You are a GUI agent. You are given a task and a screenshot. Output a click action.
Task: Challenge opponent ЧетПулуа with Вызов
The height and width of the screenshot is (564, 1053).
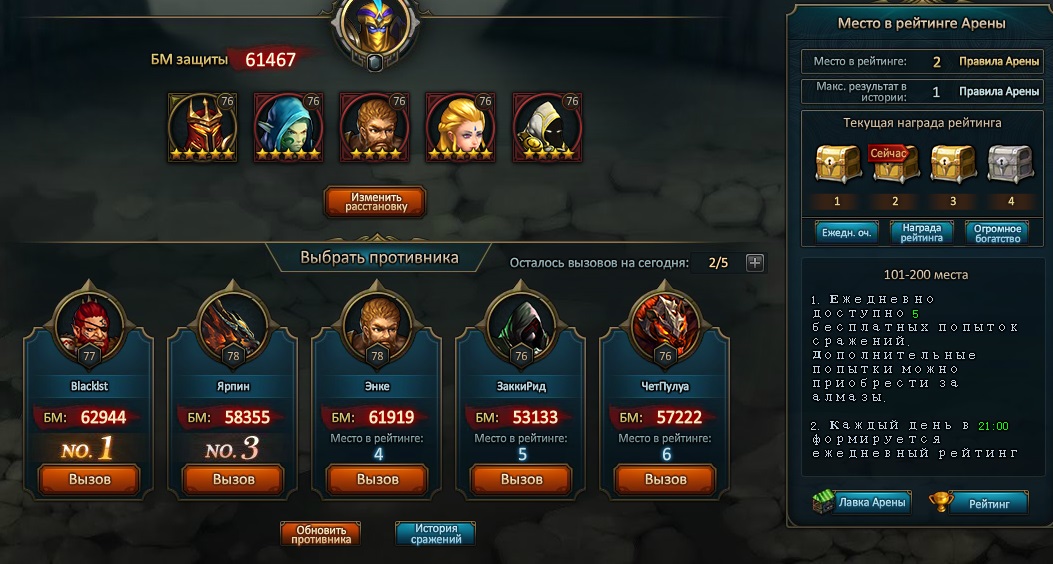666,479
